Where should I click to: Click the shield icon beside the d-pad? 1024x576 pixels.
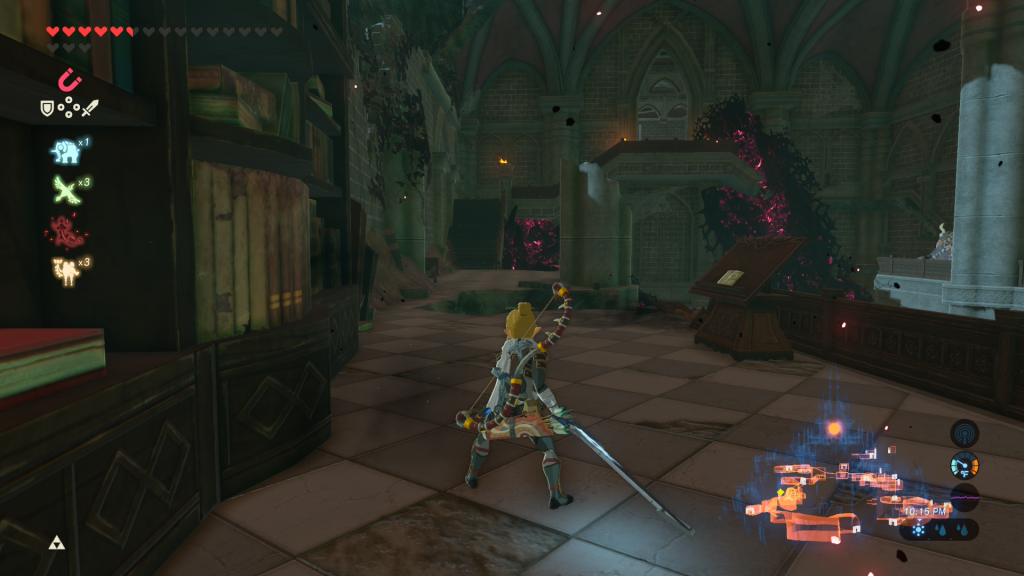pyautogui.click(x=46, y=107)
